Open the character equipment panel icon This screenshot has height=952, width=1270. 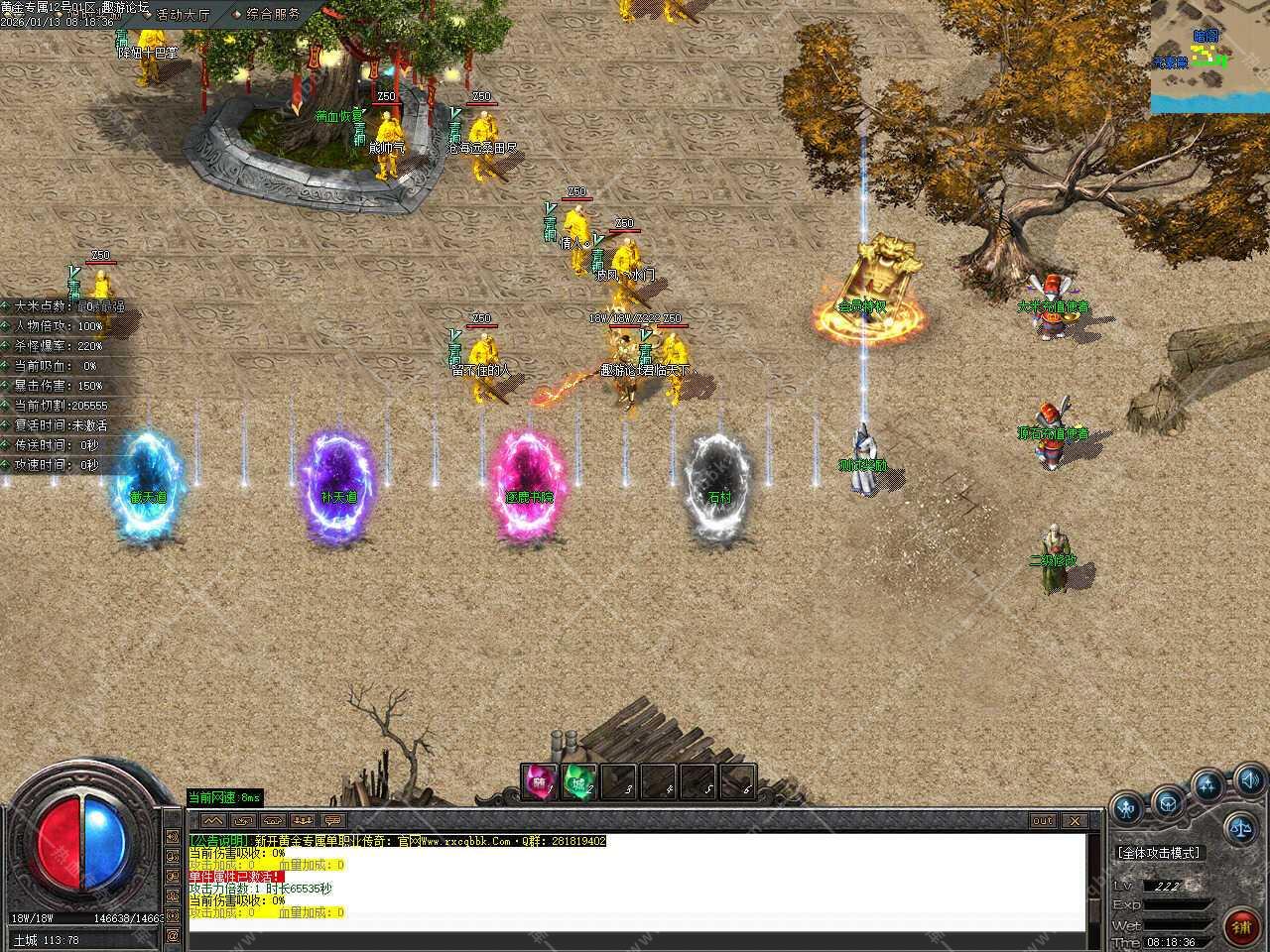click(x=1127, y=808)
